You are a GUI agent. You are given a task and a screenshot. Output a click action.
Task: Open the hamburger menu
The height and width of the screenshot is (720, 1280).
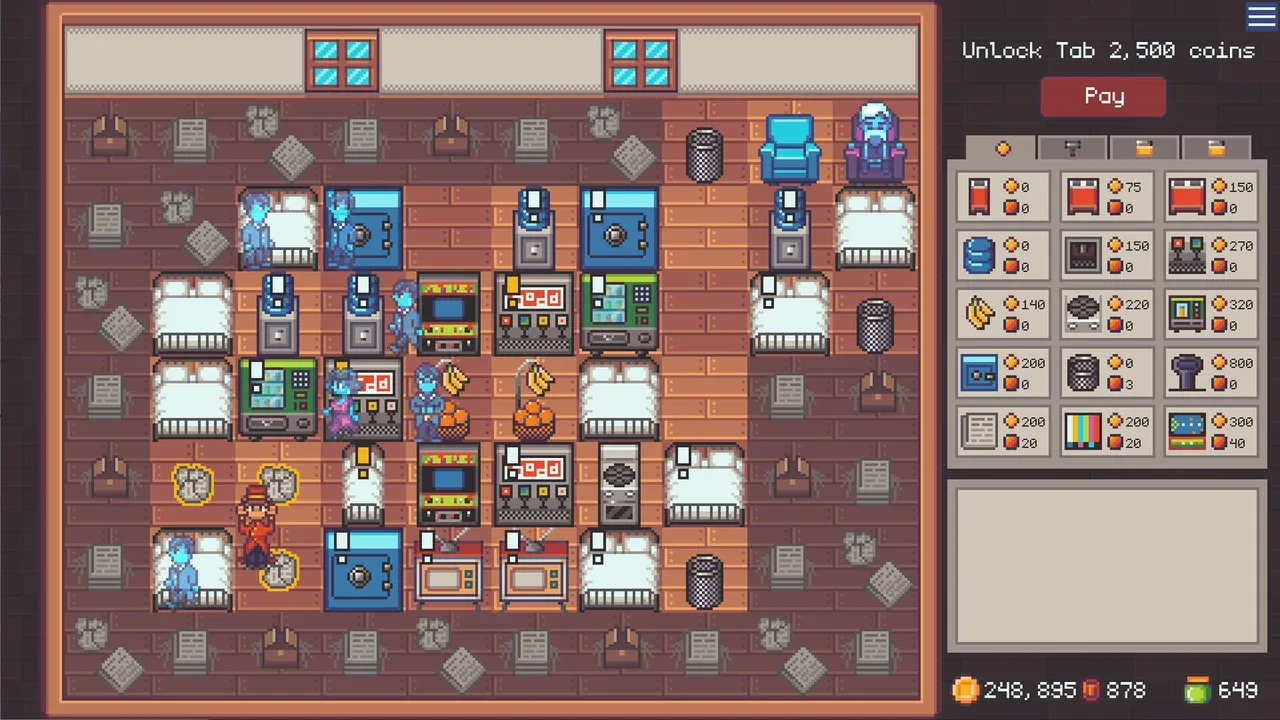[1261, 16]
